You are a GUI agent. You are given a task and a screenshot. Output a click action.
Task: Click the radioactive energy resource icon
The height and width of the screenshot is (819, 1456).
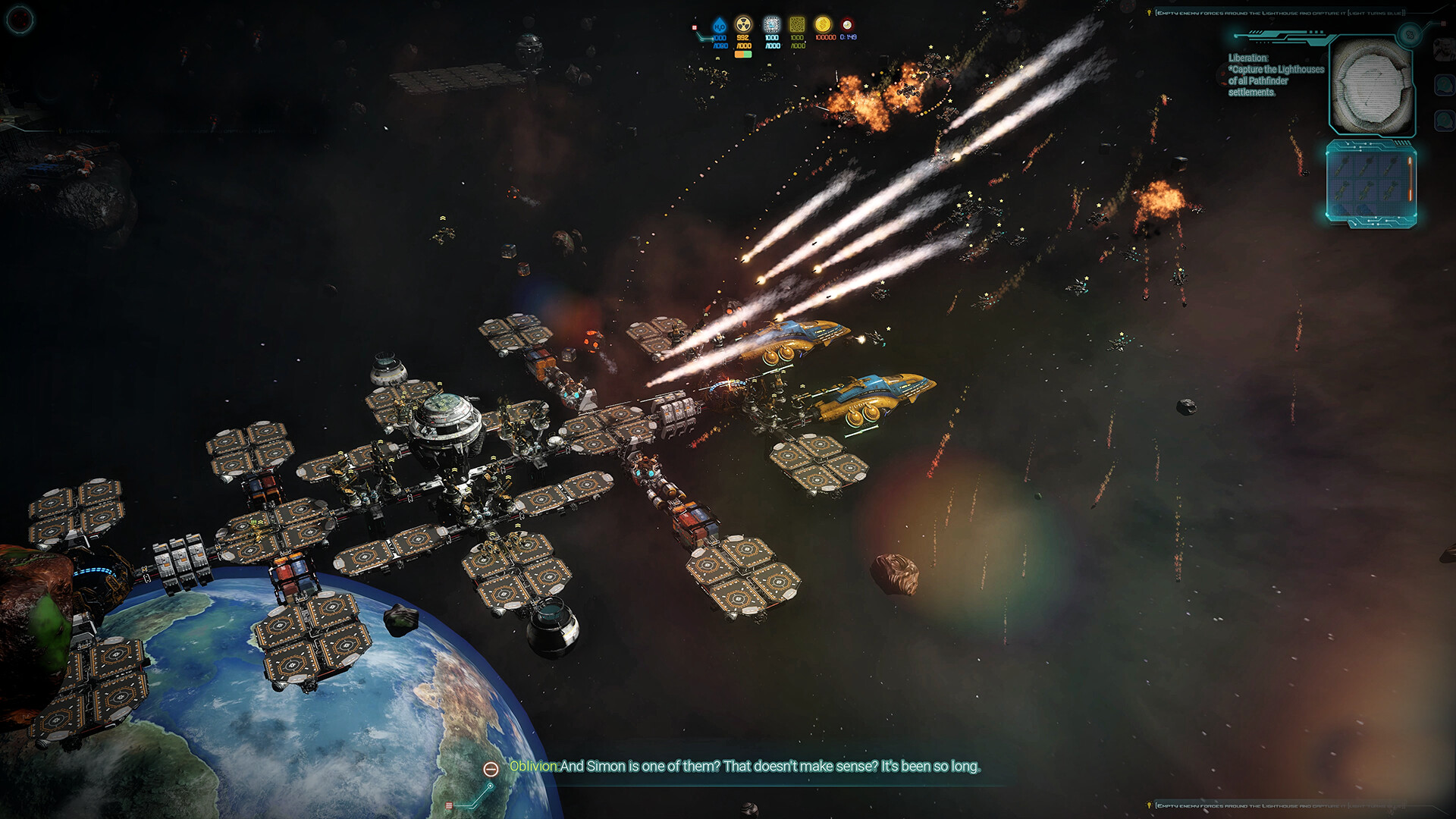(743, 24)
